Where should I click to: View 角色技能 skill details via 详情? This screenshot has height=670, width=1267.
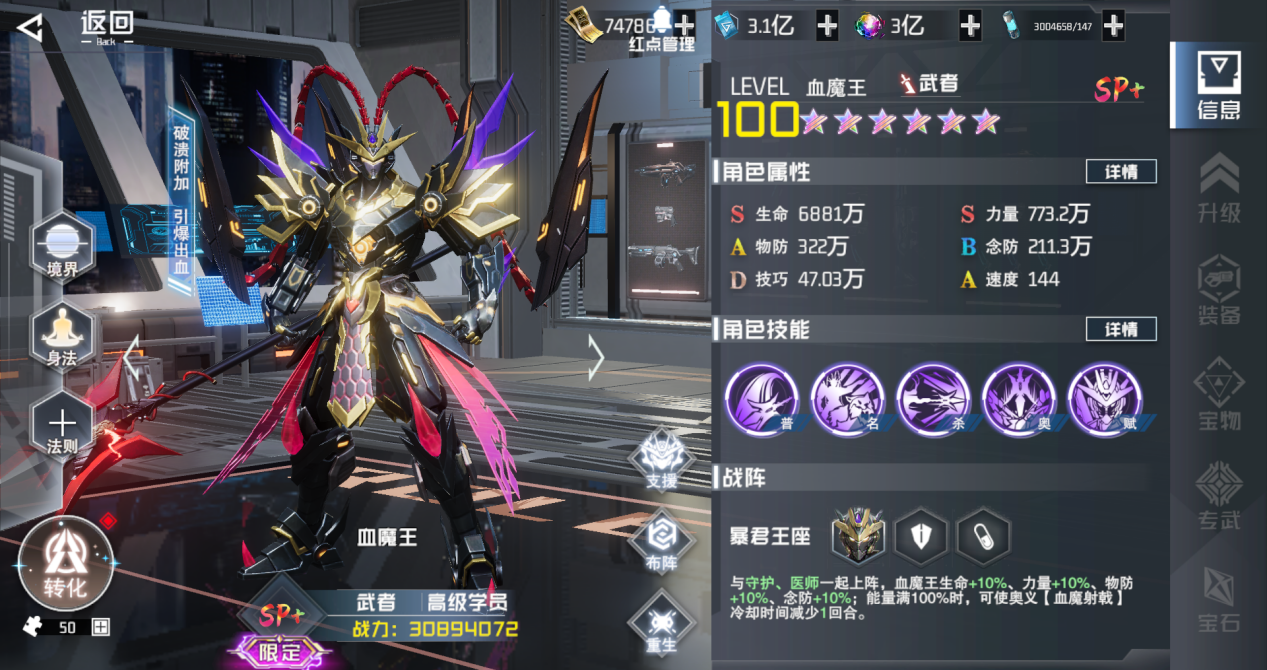tap(1121, 329)
